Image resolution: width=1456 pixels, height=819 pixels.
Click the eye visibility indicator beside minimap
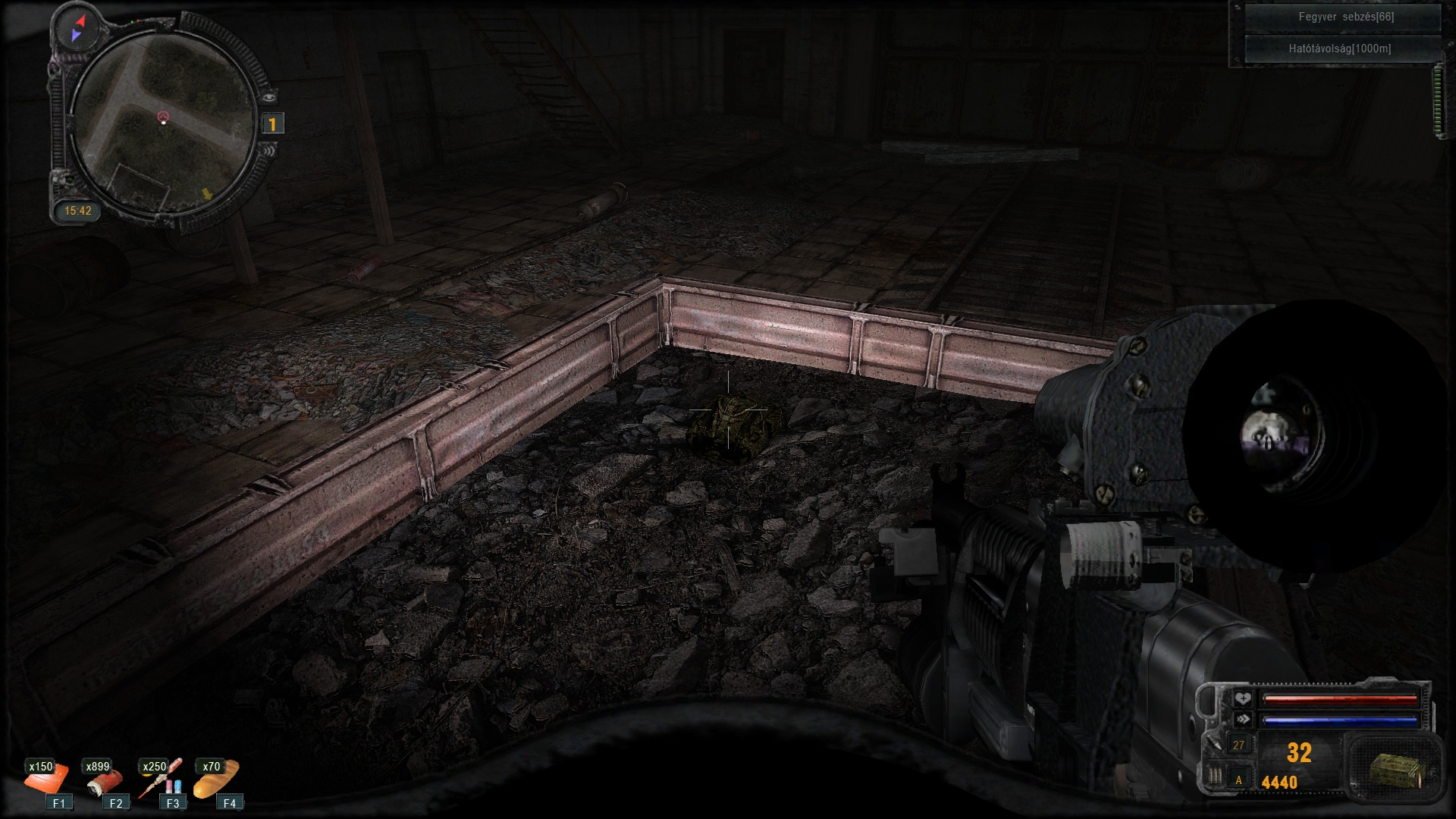click(x=269, y=97)
